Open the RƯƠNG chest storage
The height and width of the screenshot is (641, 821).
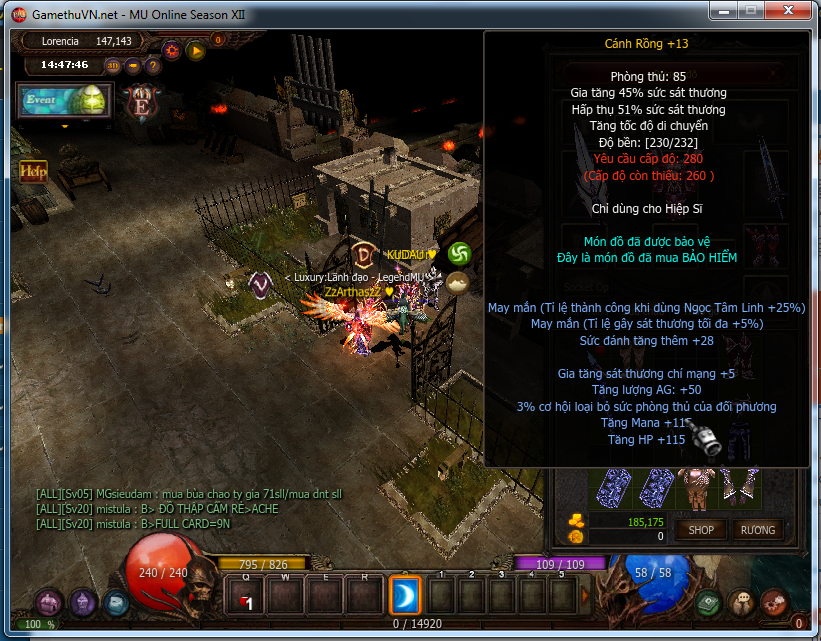pyautogui.click(x=758, y=529)
